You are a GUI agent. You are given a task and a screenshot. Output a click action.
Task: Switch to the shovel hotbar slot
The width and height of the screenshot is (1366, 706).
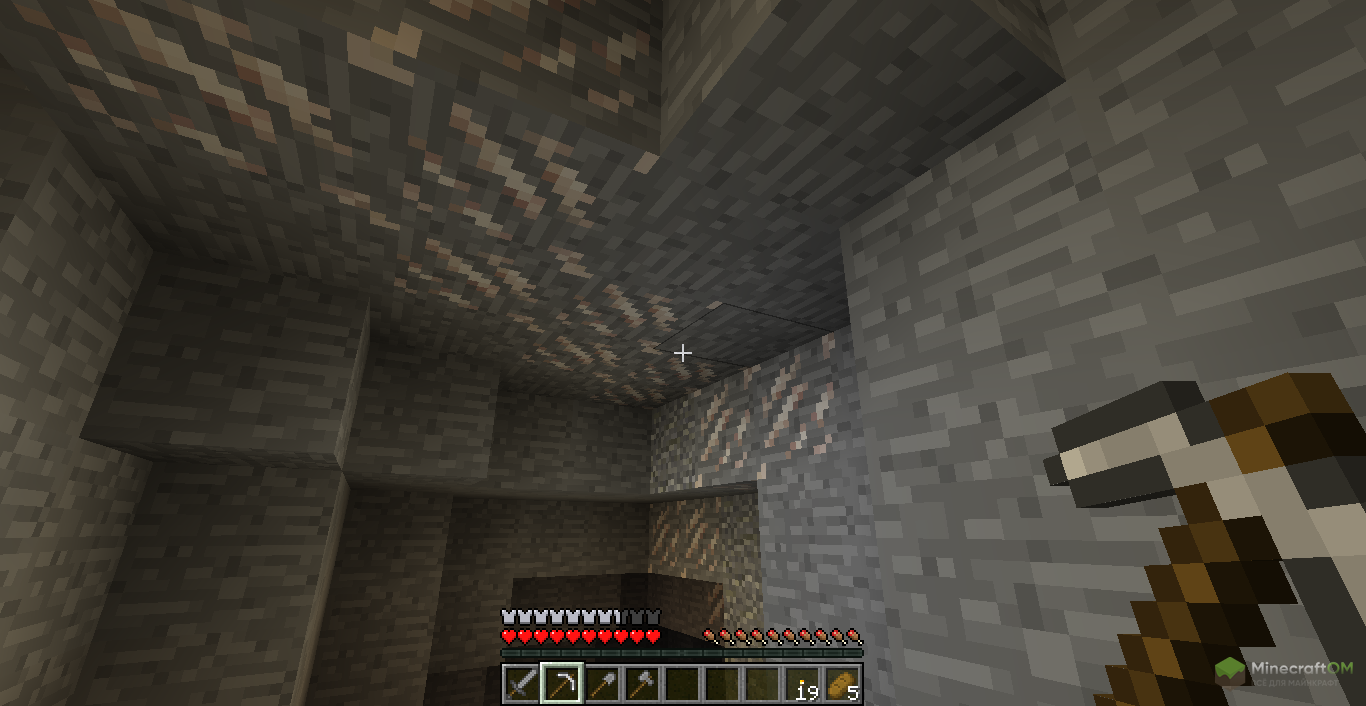[x=601, y=685]
